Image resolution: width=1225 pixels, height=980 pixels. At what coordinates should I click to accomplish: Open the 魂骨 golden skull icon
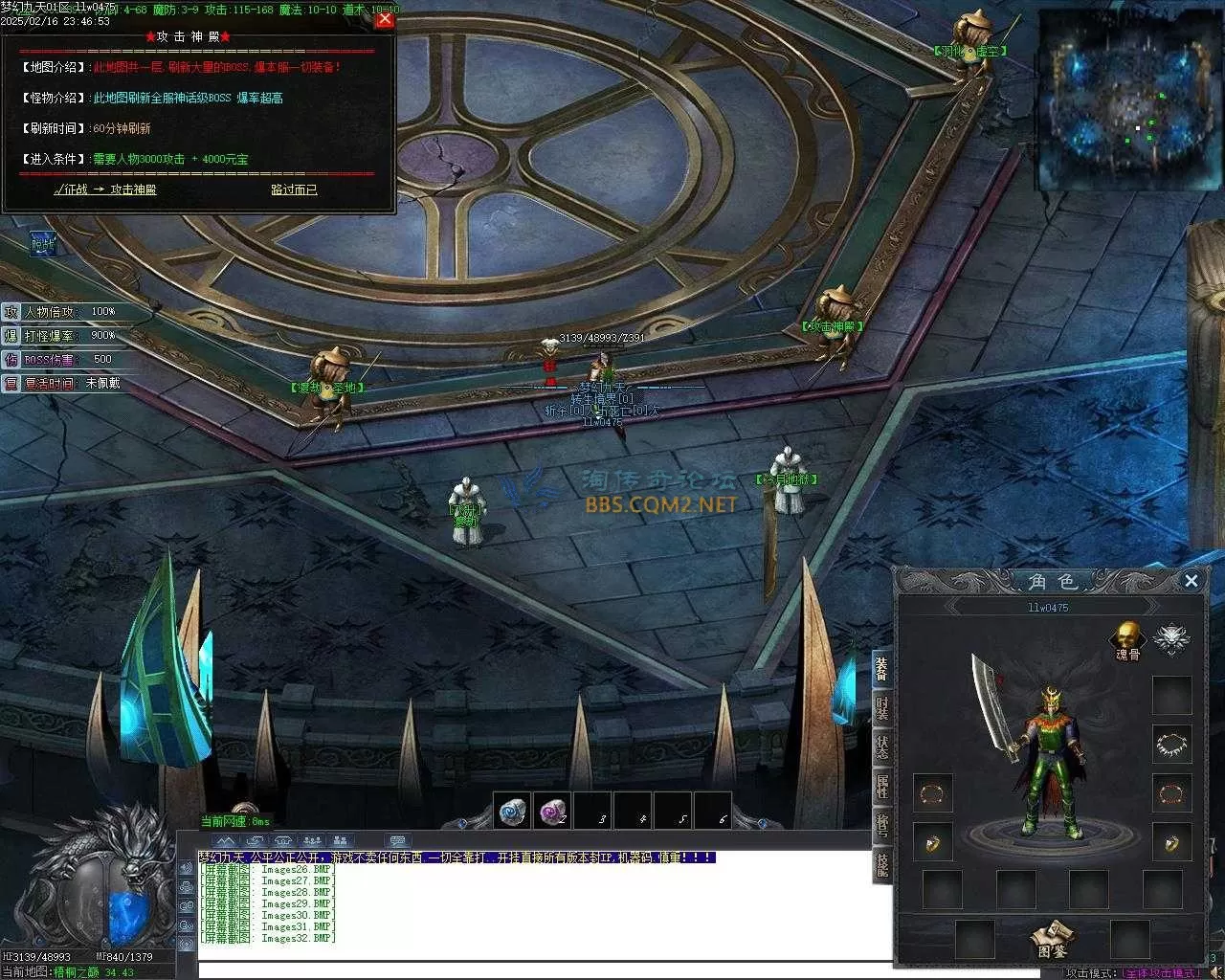[x=1127, y=637]
